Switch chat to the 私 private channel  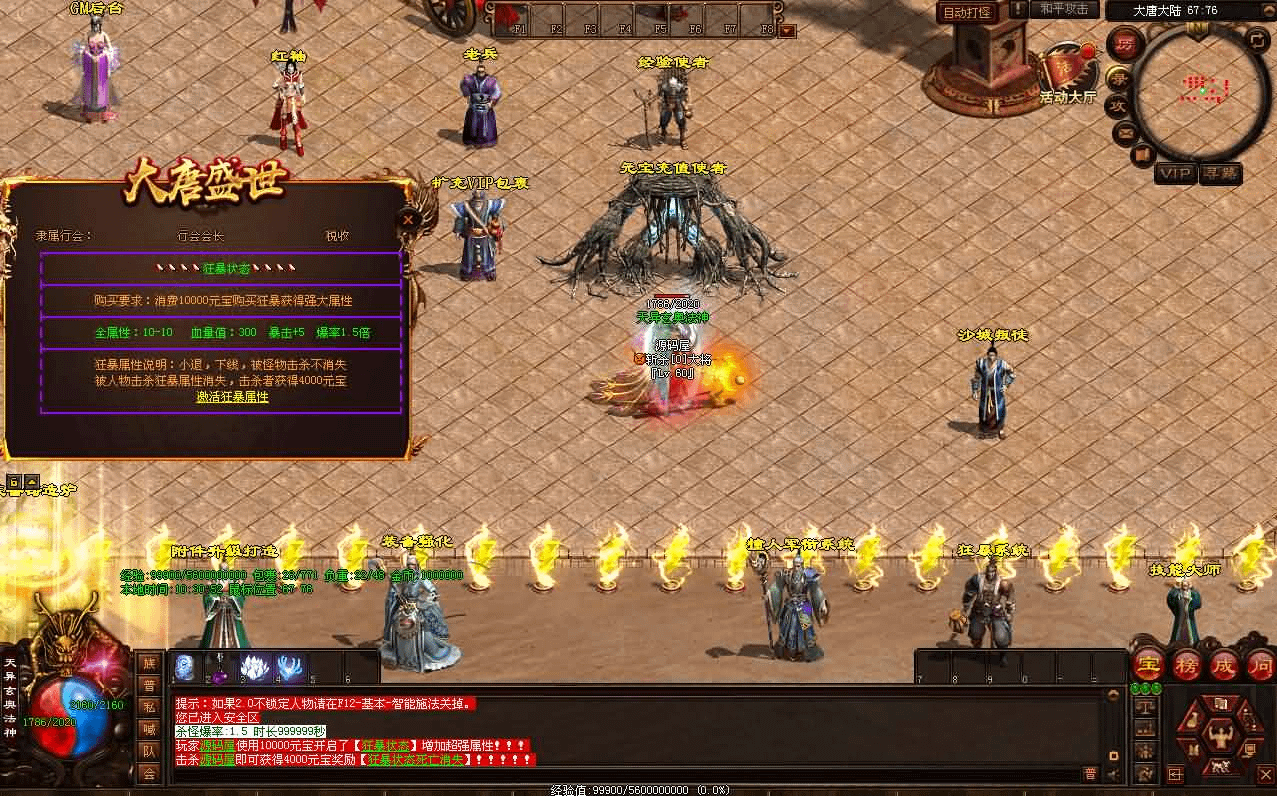click(149, 707)
